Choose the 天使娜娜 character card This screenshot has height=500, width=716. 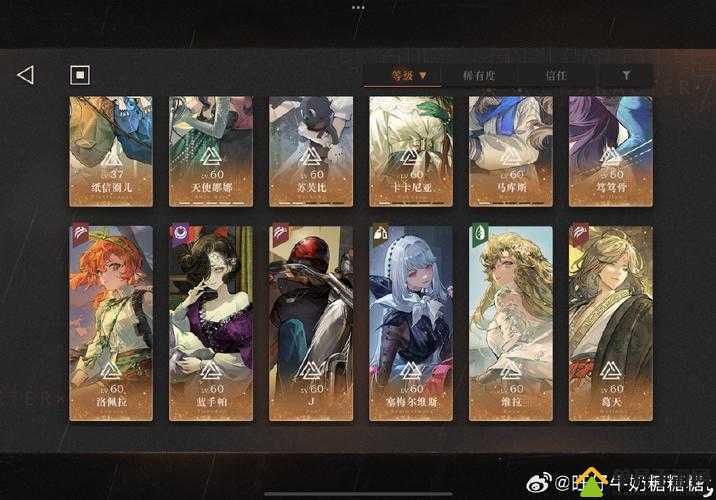click(210, 150)
